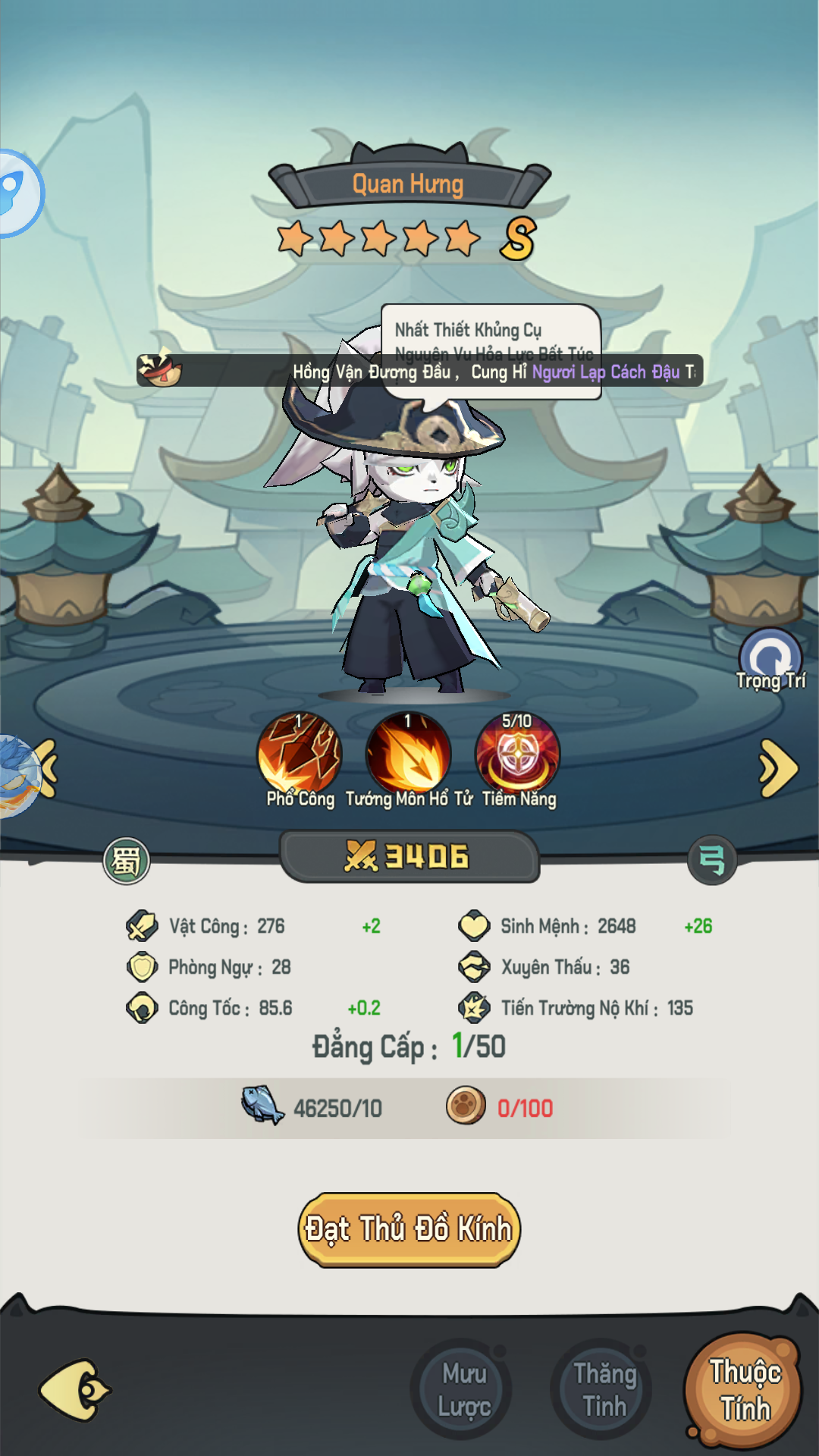The height and width of the screenshot is (1456, 819).
Task: Select the Mưu Lược tab
Action: [463, 1390]
